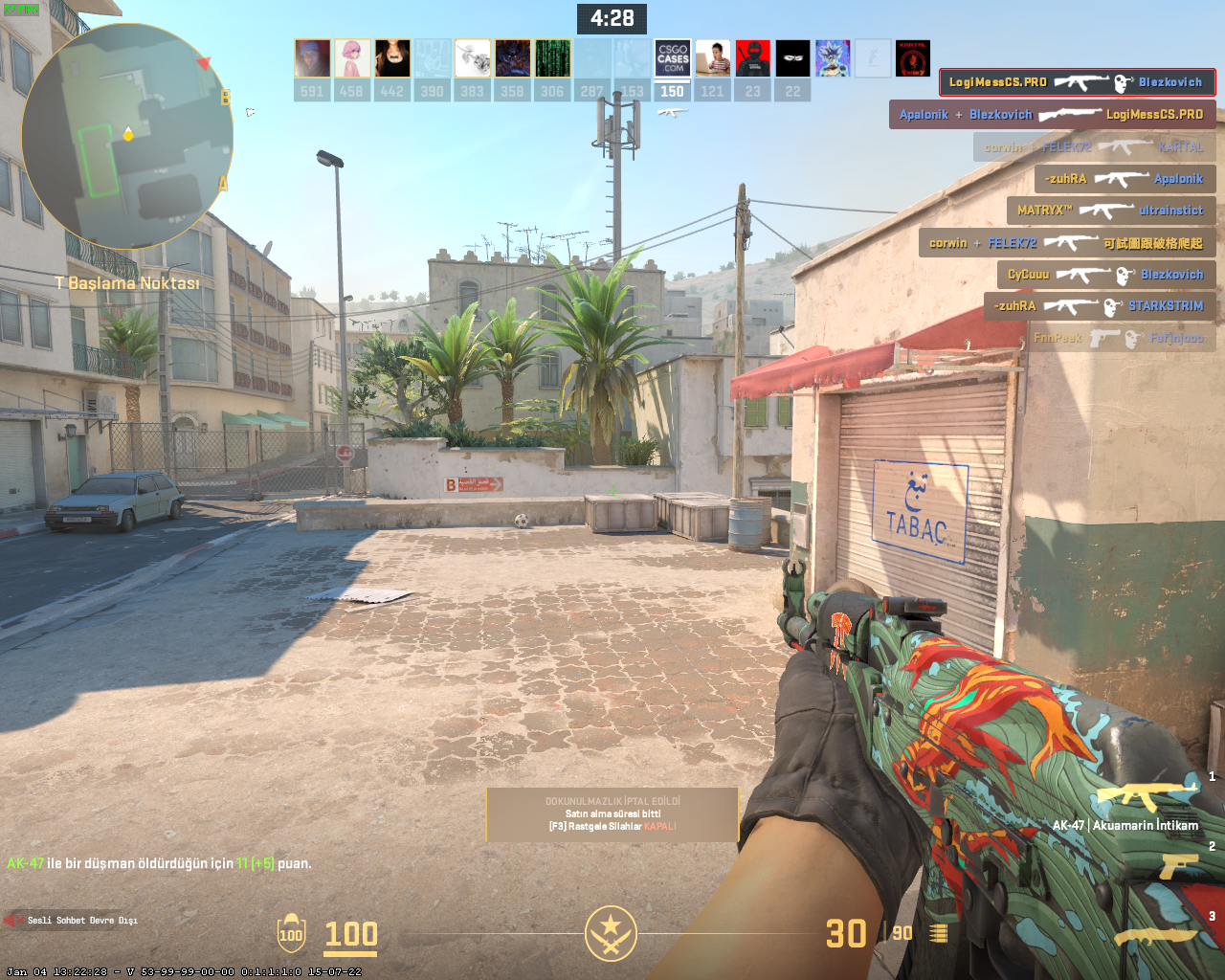Click the pink-haired anime player avatar

pyautogui.click(x=352, y=58)
